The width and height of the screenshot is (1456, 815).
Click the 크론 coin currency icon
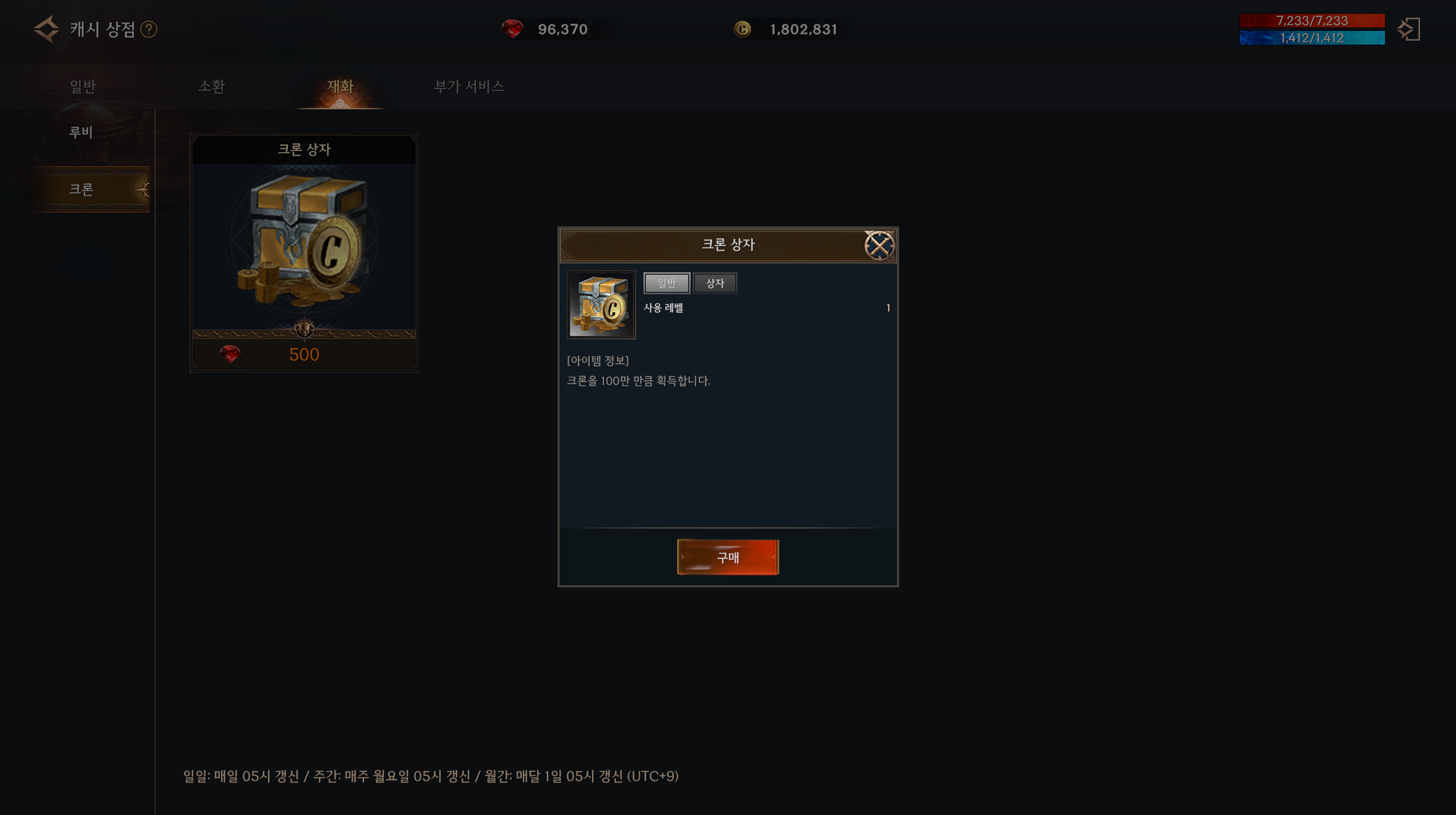[743, 29]
